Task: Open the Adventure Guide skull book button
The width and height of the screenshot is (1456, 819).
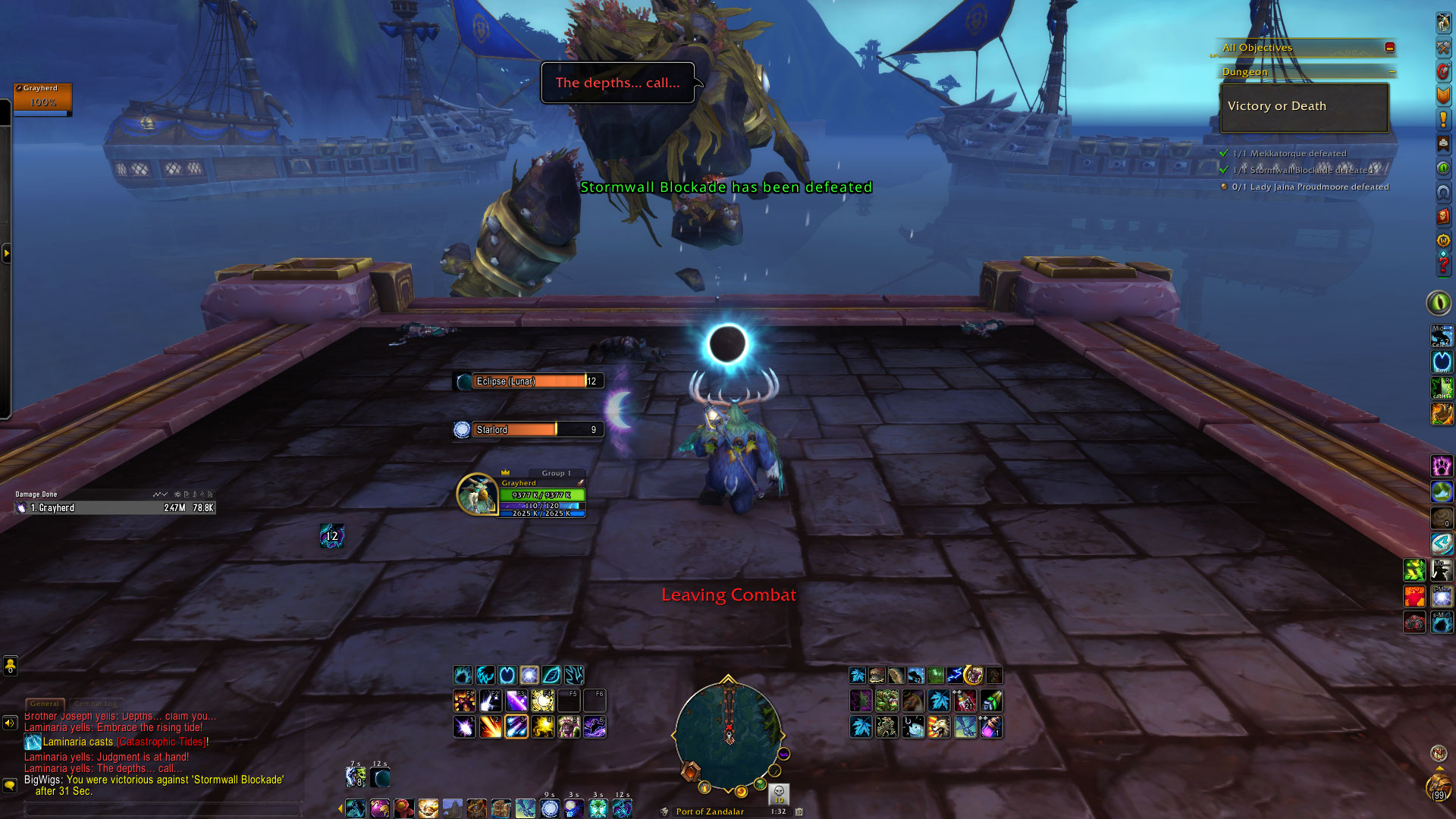Action: (x=1443, y=217)
